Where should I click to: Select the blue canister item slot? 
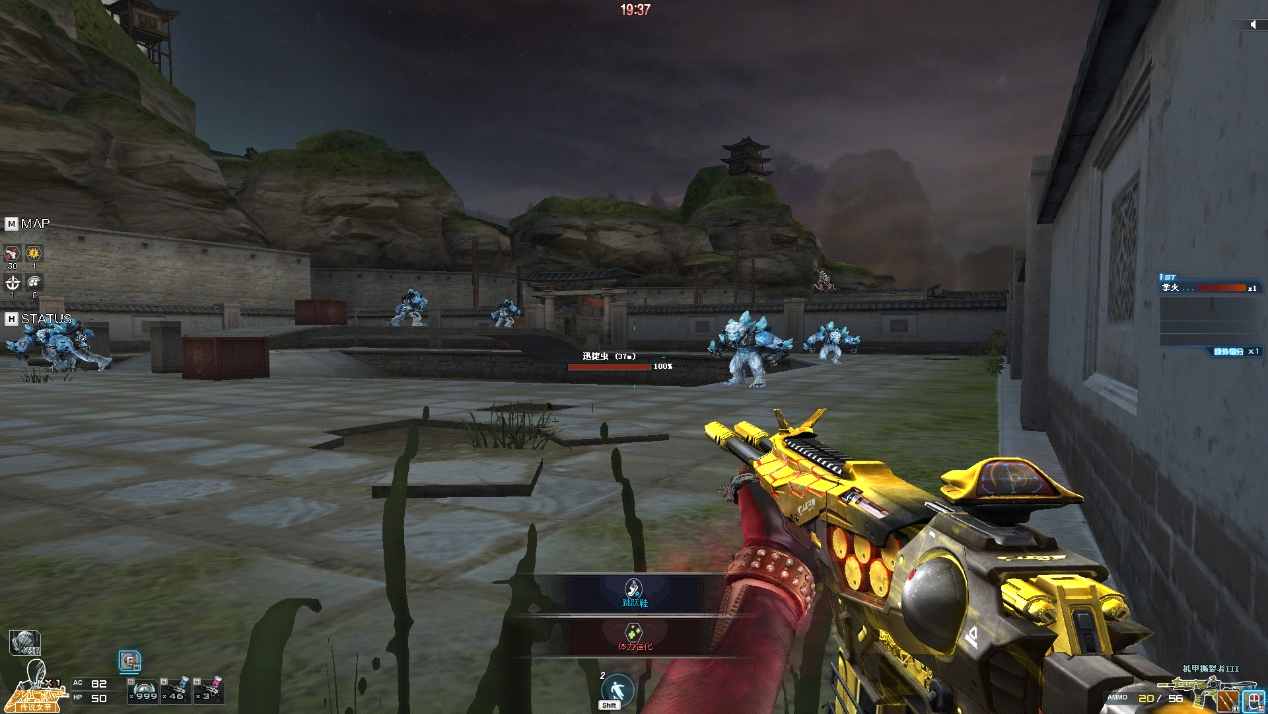pos(177,690)
